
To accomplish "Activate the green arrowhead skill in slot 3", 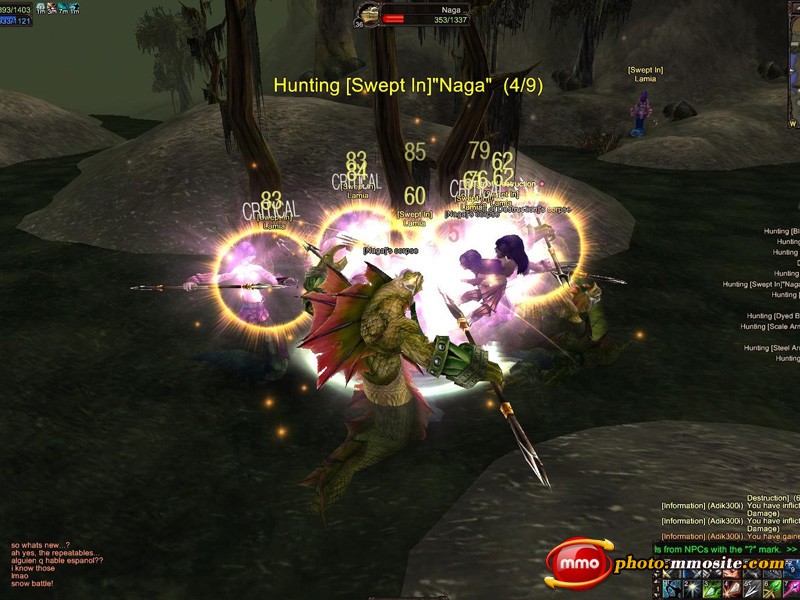I will (710, 588).
